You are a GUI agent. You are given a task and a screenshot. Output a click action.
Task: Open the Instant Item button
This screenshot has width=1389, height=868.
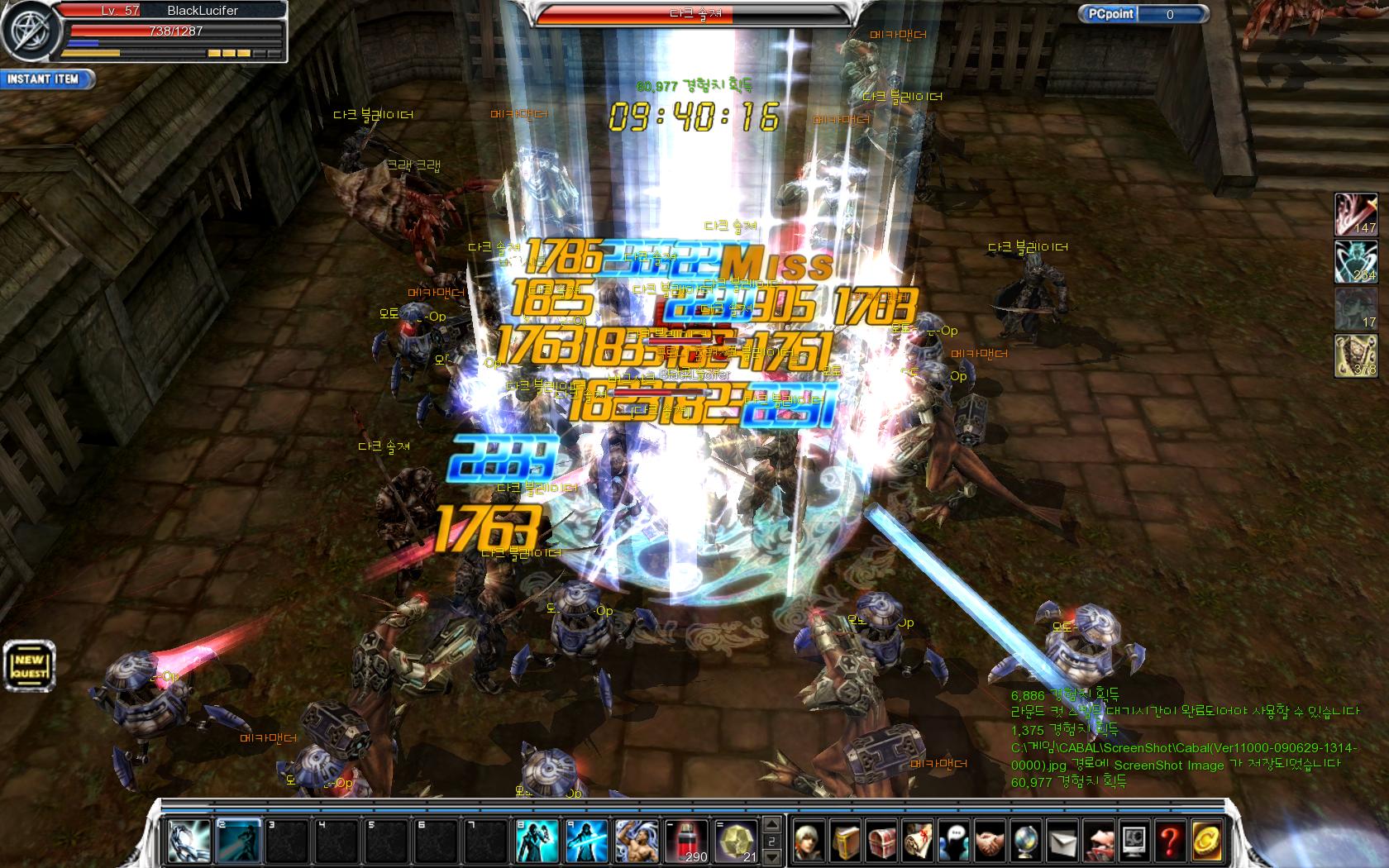click(46, 79)
